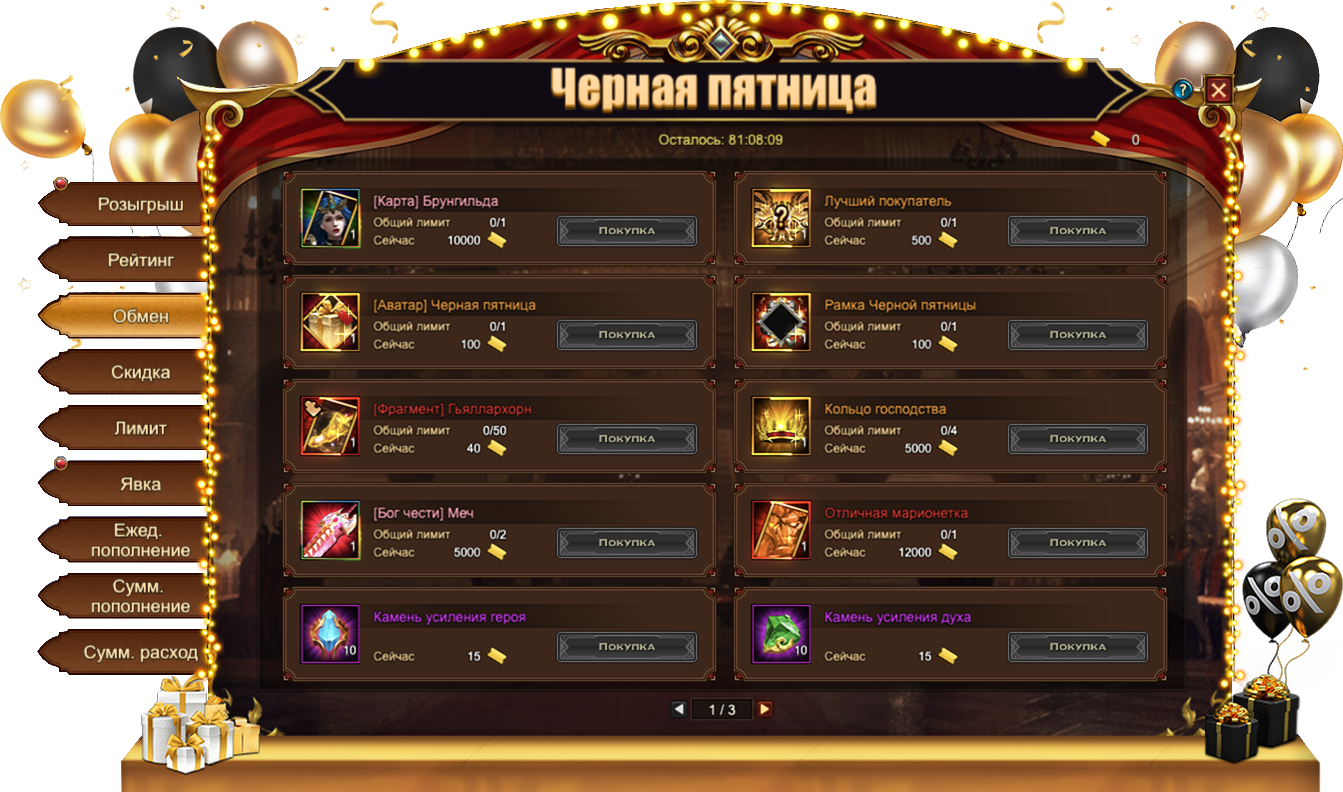The height and width of the screenshot is (792, 1343).
Task: Purchase the Отличная марионетка item
Action: (1077, 543)
